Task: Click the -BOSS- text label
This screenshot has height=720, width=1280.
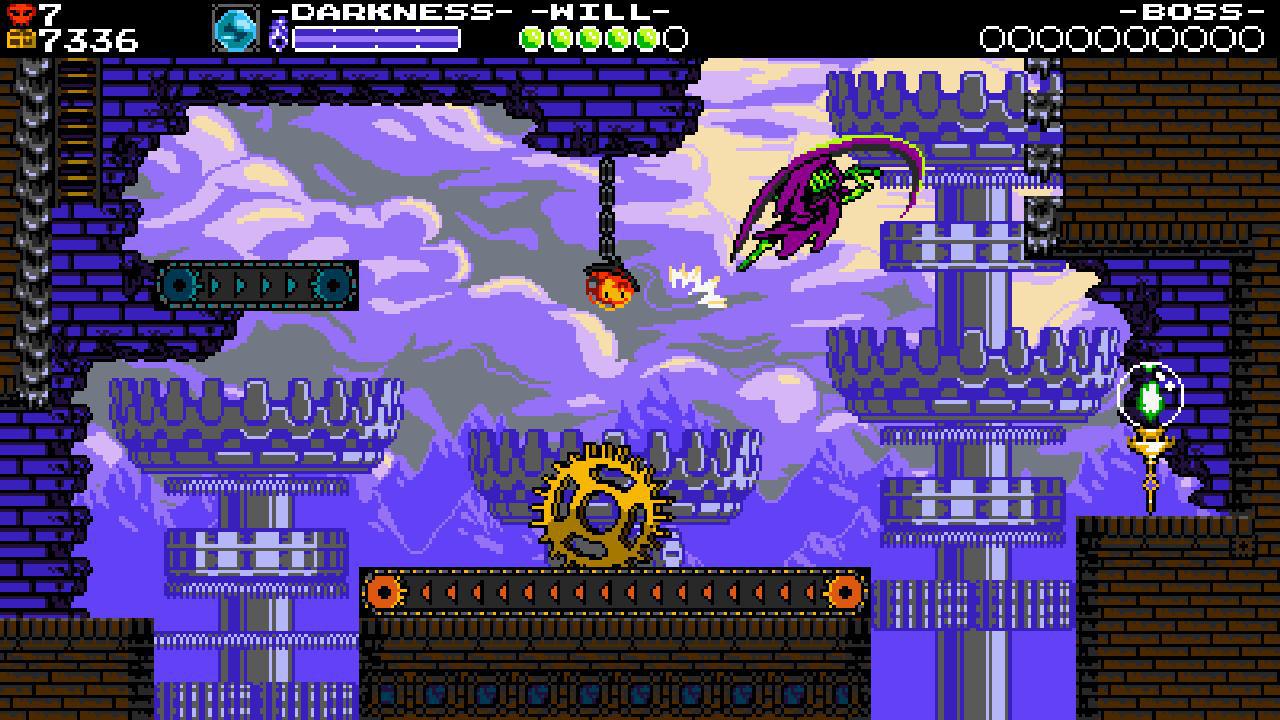Action: [1195, 11]
